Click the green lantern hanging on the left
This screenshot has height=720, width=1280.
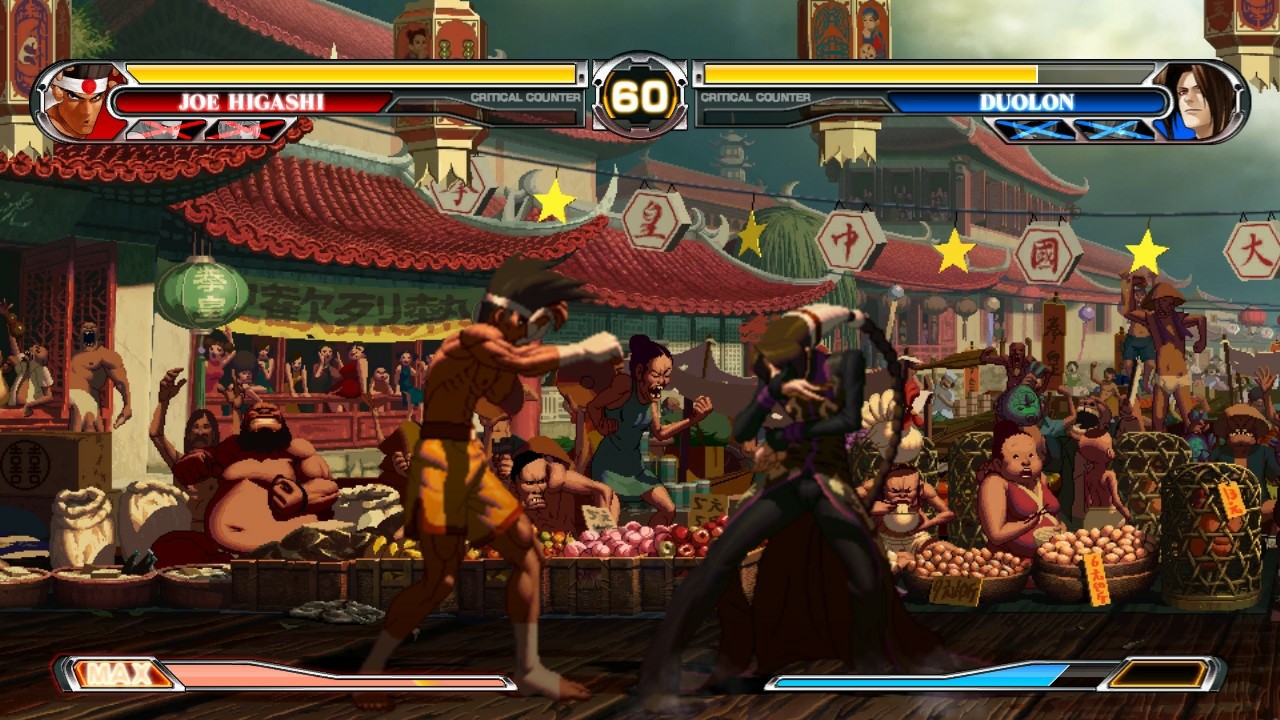tap(206, 292)
